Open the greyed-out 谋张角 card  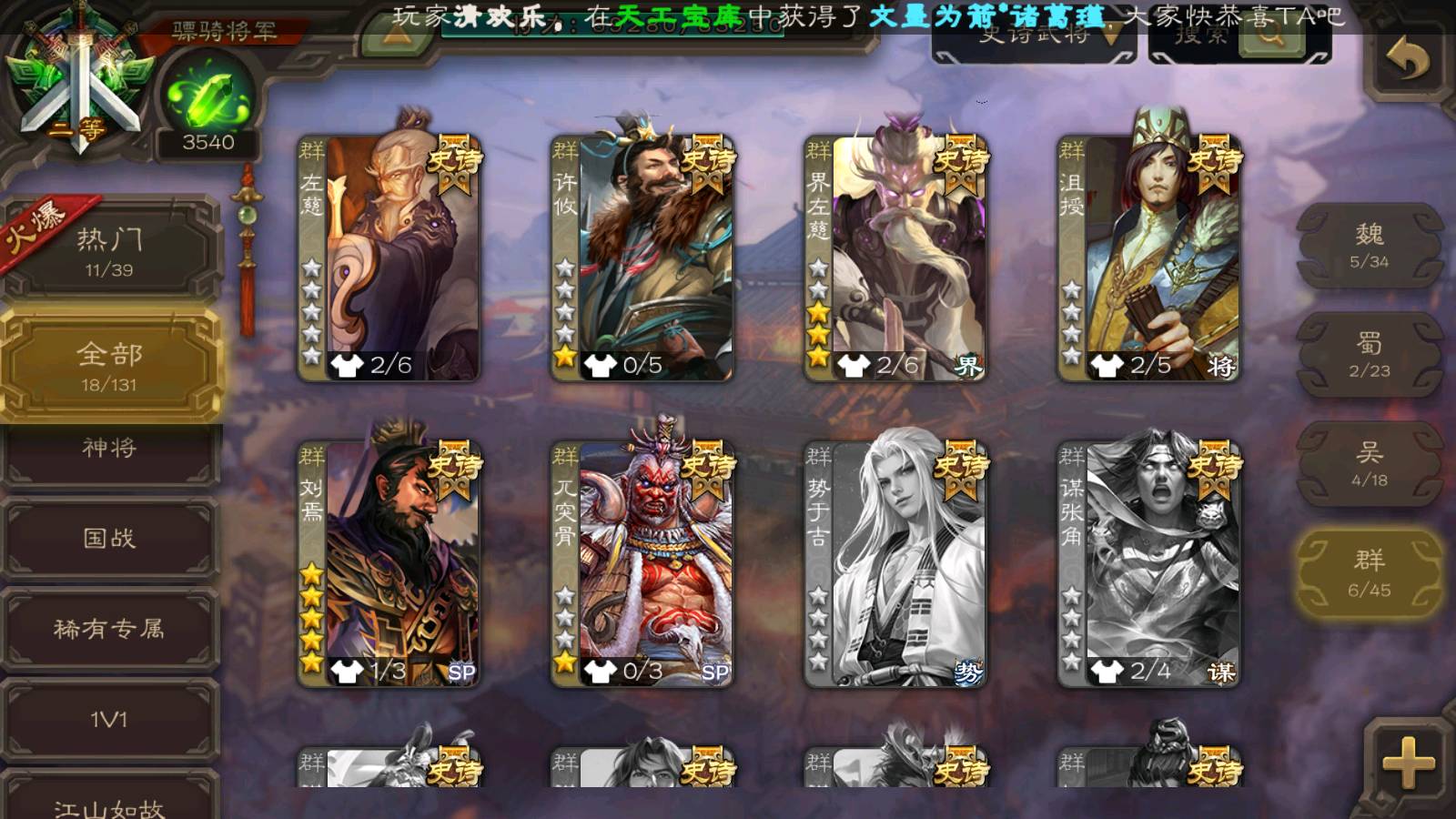1148,562
